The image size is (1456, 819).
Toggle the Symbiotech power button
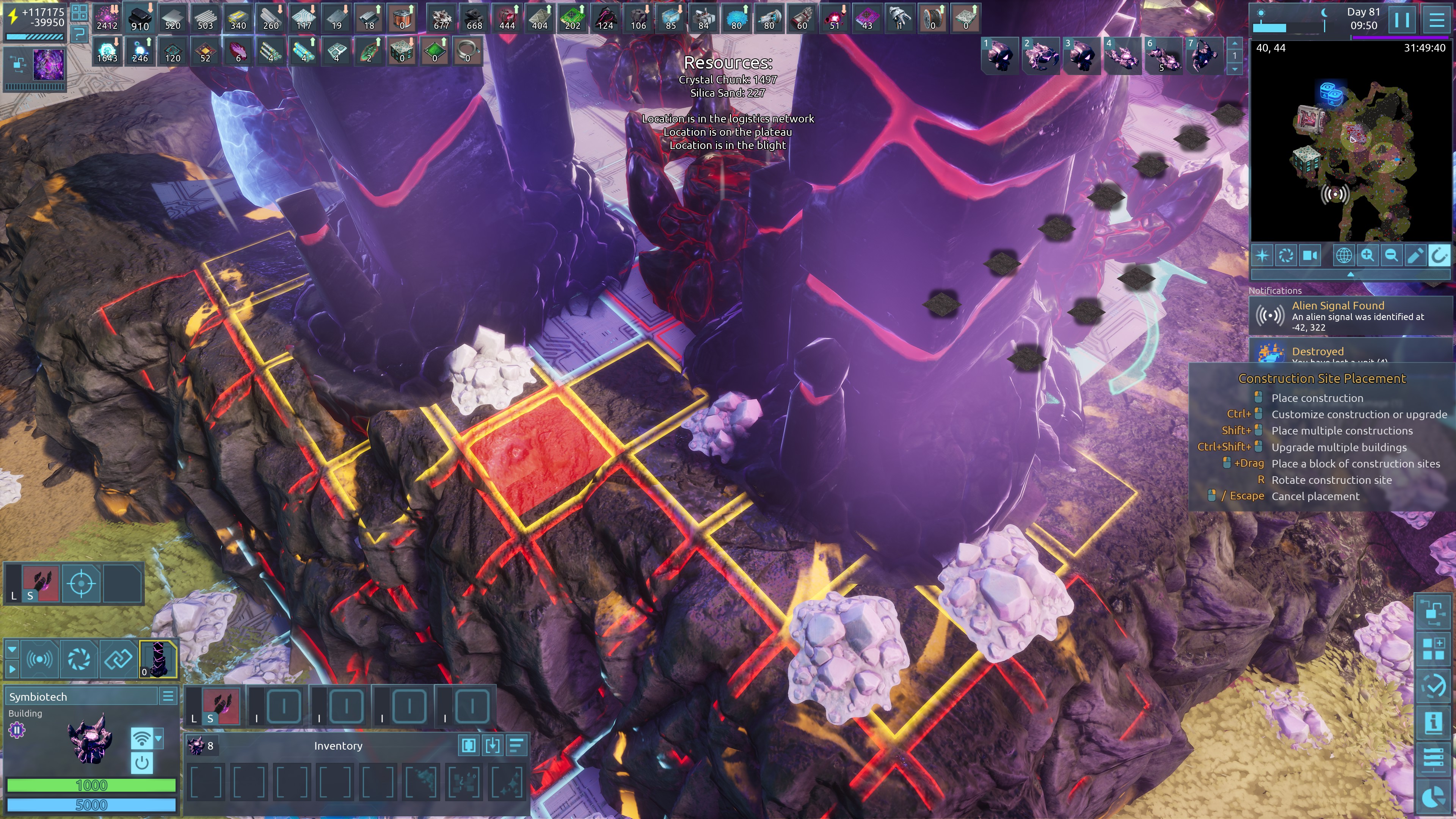tap(142, 763)
